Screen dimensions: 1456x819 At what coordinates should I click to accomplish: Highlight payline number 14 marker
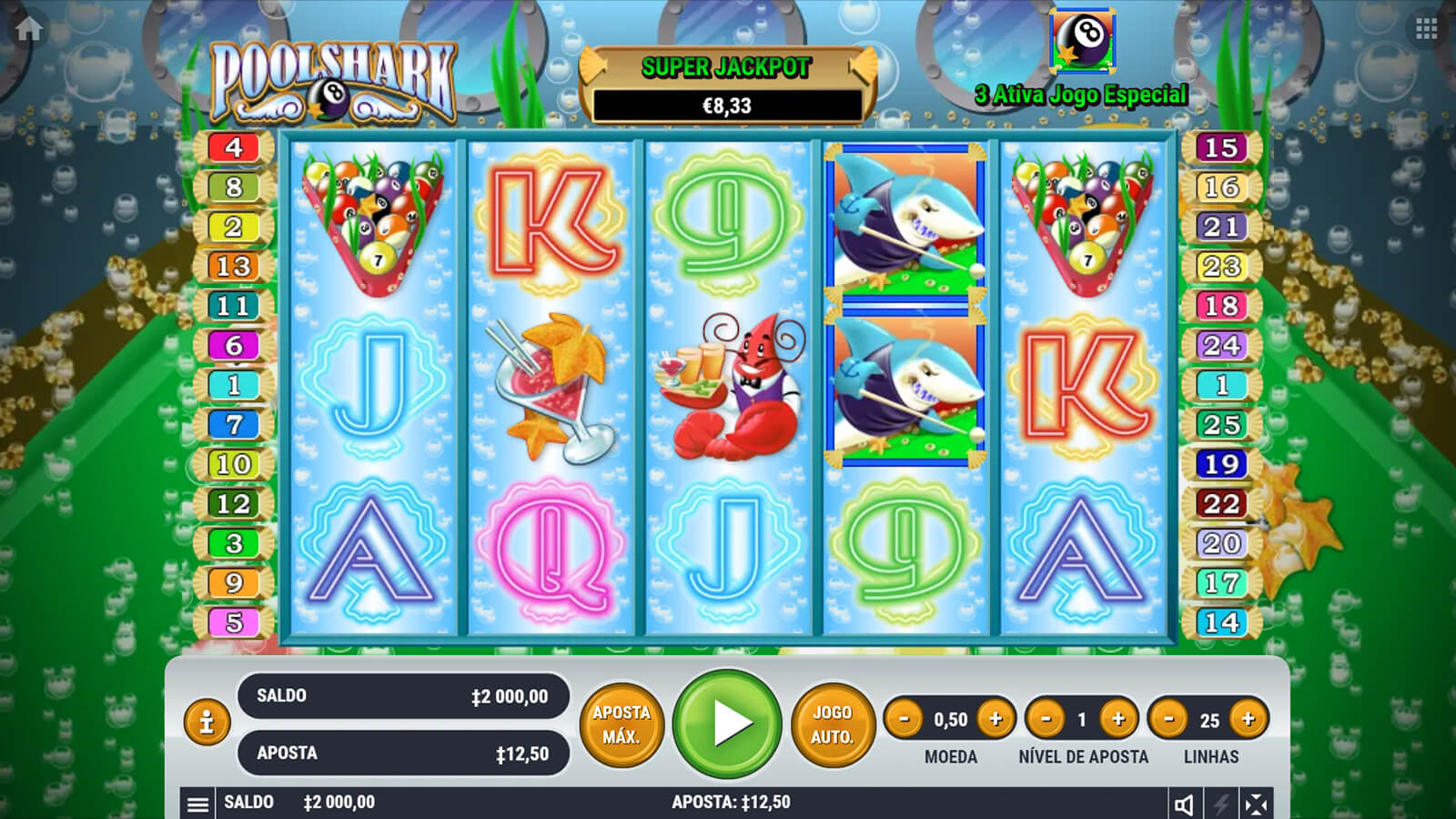pos(1221,622)
